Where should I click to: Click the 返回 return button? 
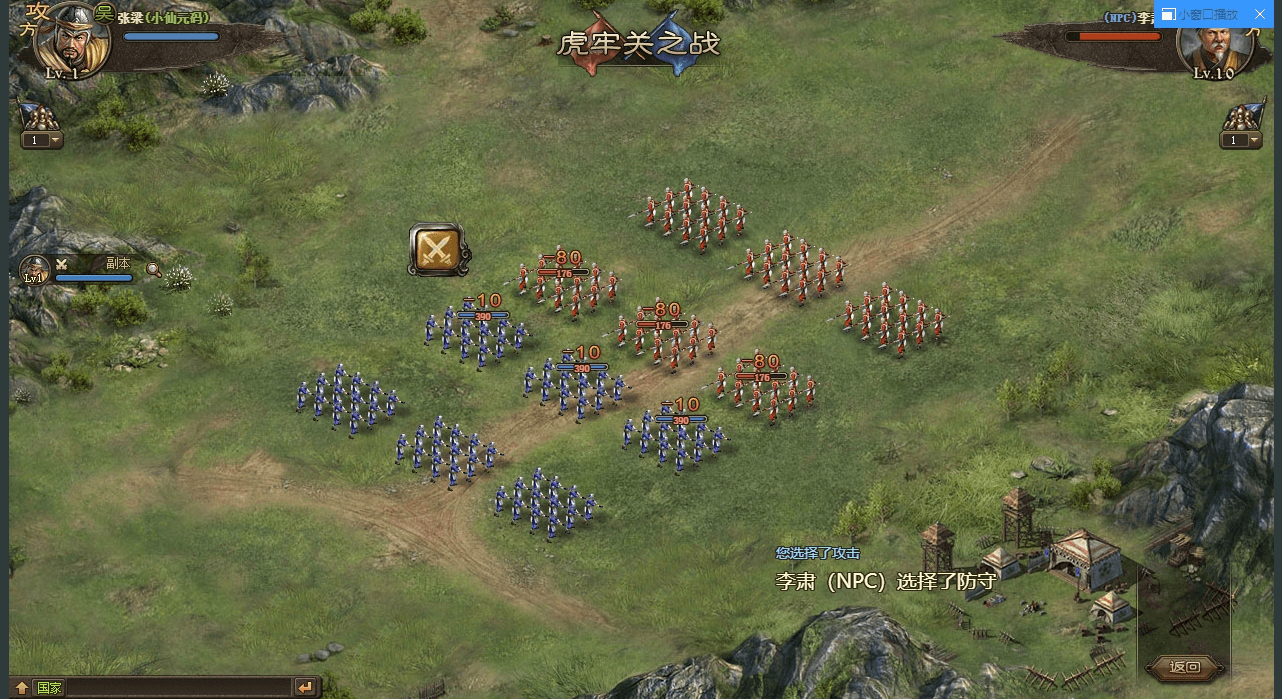coord(1184,667)
